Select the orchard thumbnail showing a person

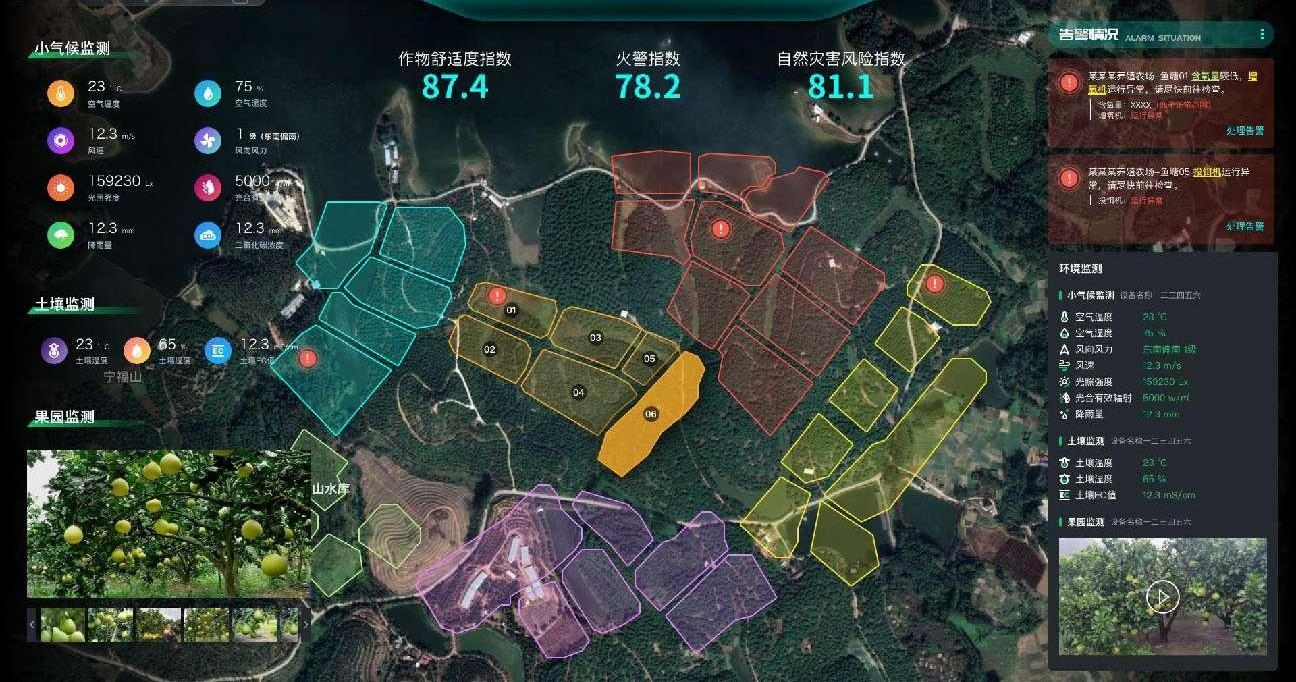(x=157, y=625)
